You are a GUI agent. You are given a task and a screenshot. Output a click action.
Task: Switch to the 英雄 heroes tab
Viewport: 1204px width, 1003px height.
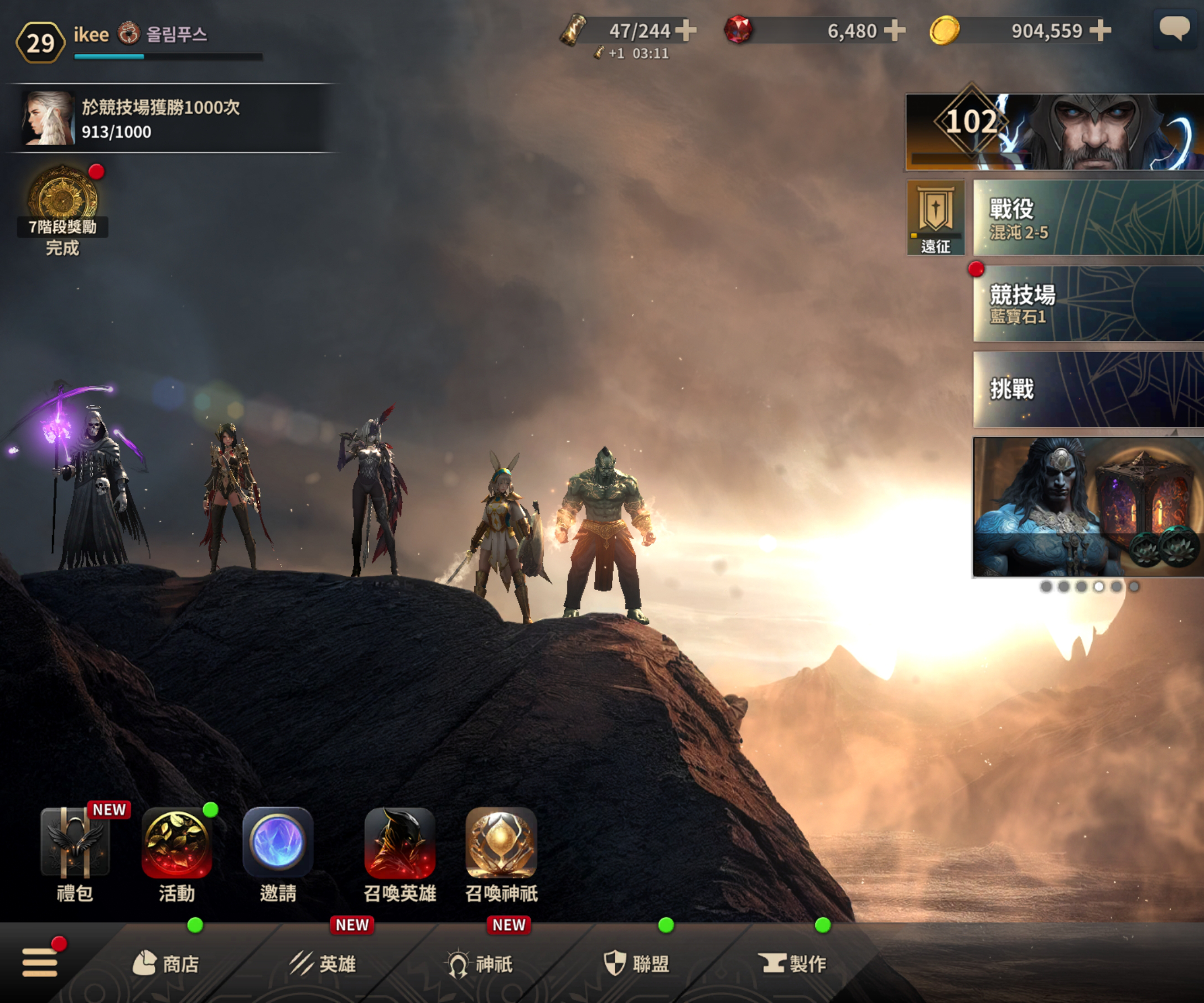tap(323, 964)
